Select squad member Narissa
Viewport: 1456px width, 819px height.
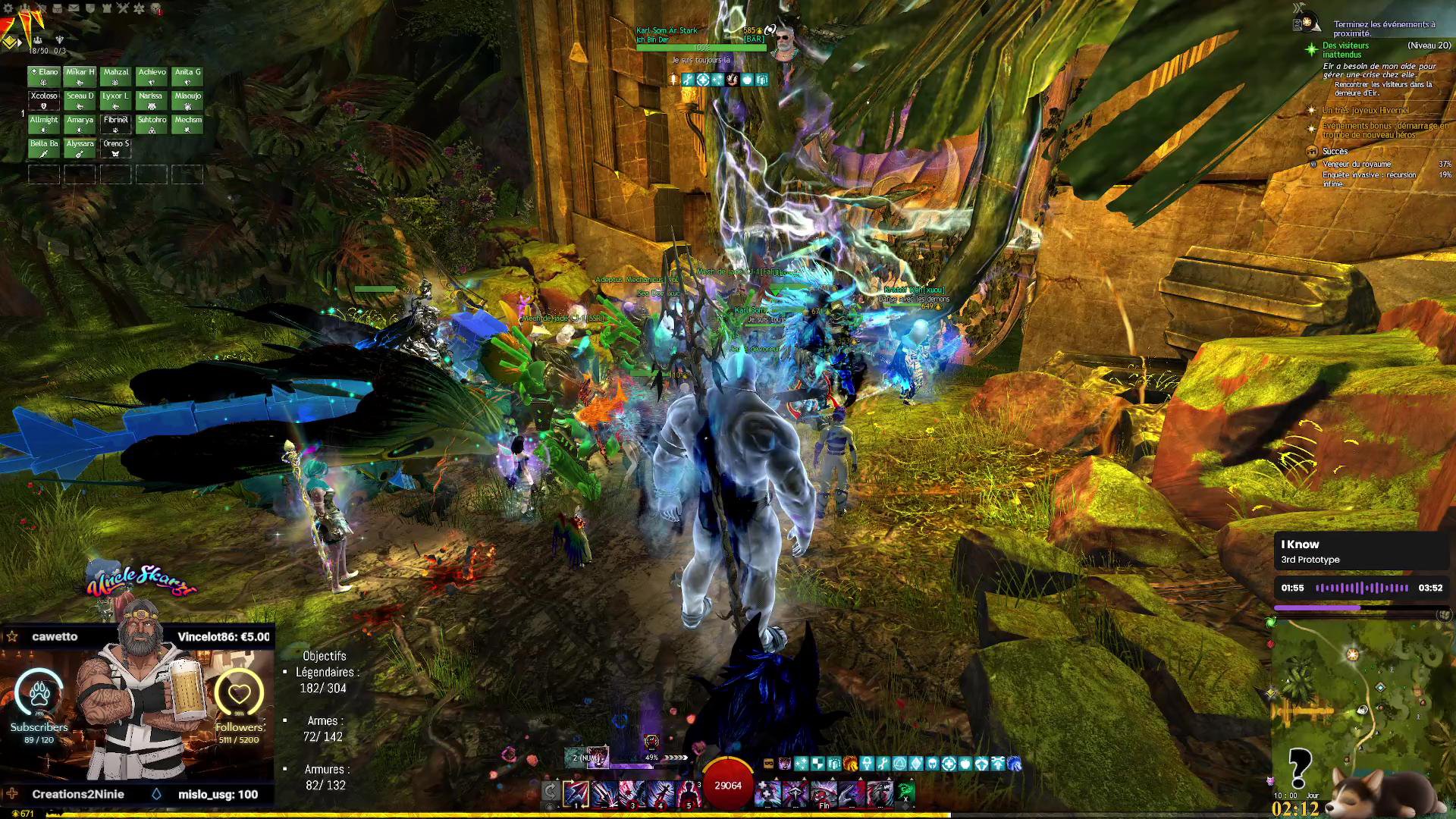pos(151,100)
